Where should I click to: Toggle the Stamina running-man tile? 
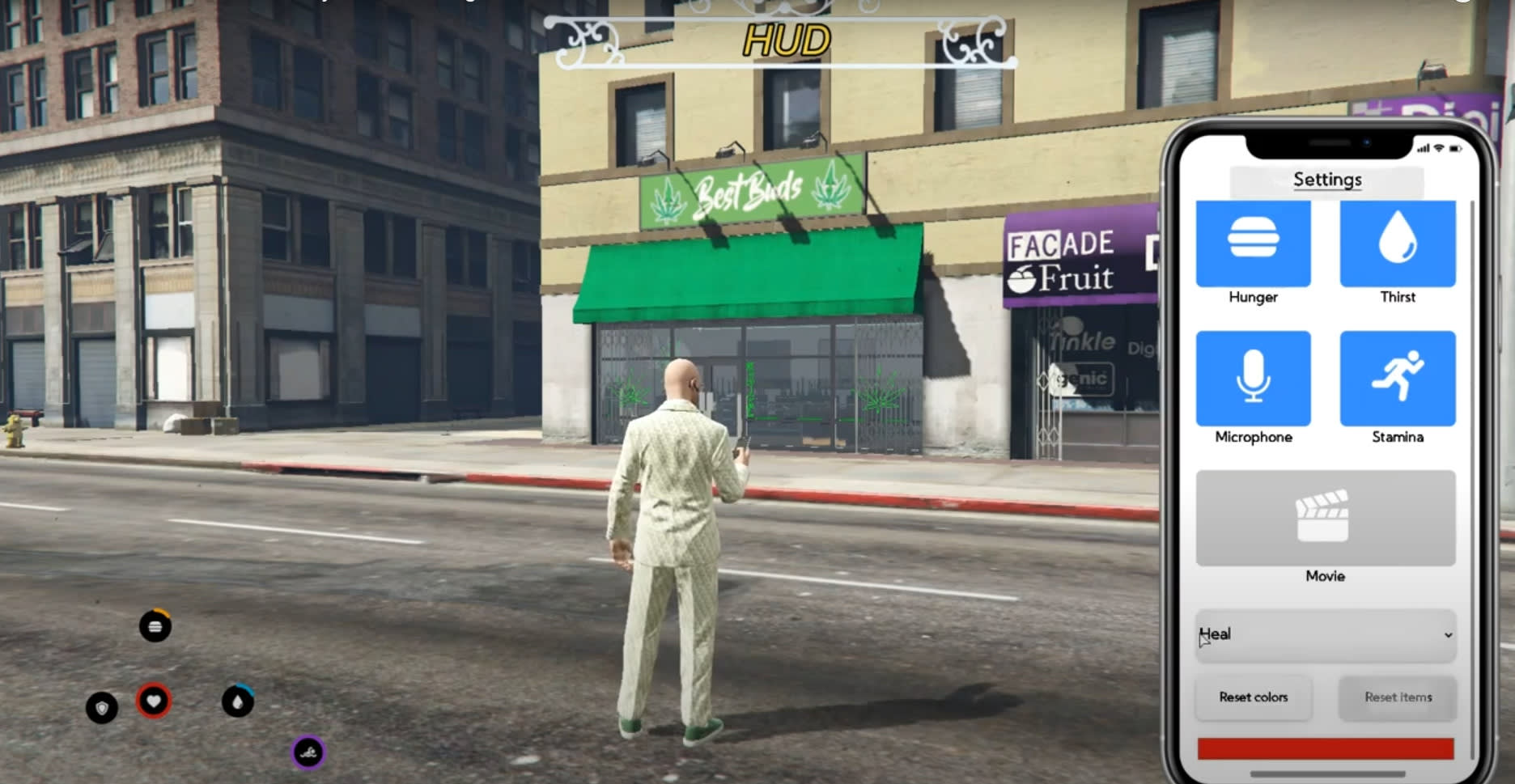[x=1398, y=378]
